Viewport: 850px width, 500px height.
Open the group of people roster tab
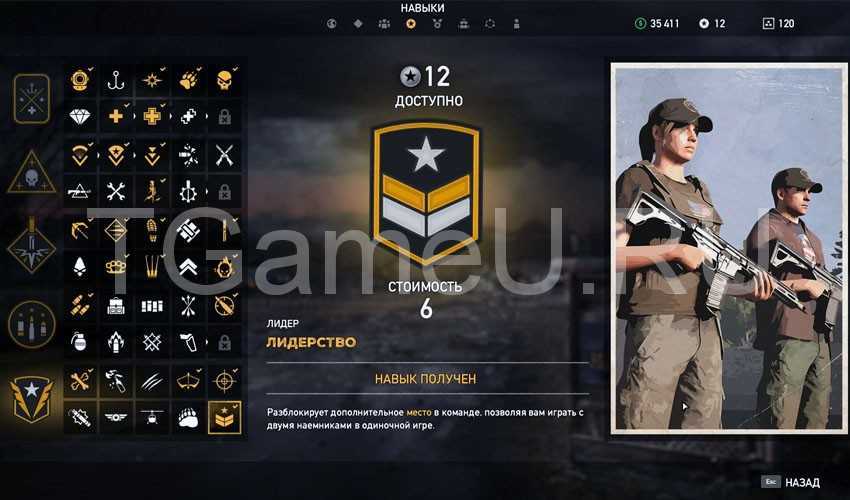coord(384,23)
